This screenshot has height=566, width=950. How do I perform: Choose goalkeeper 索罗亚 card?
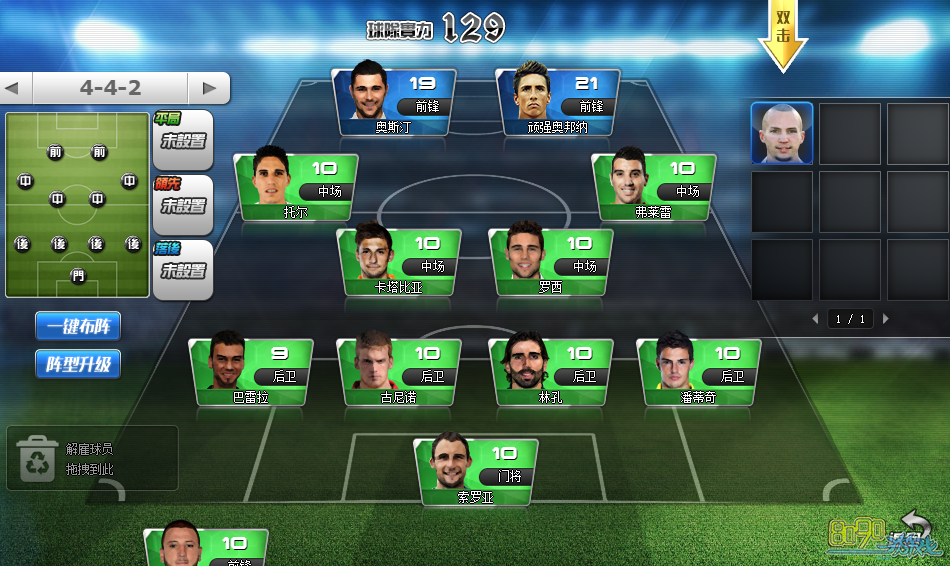[476, 472]
